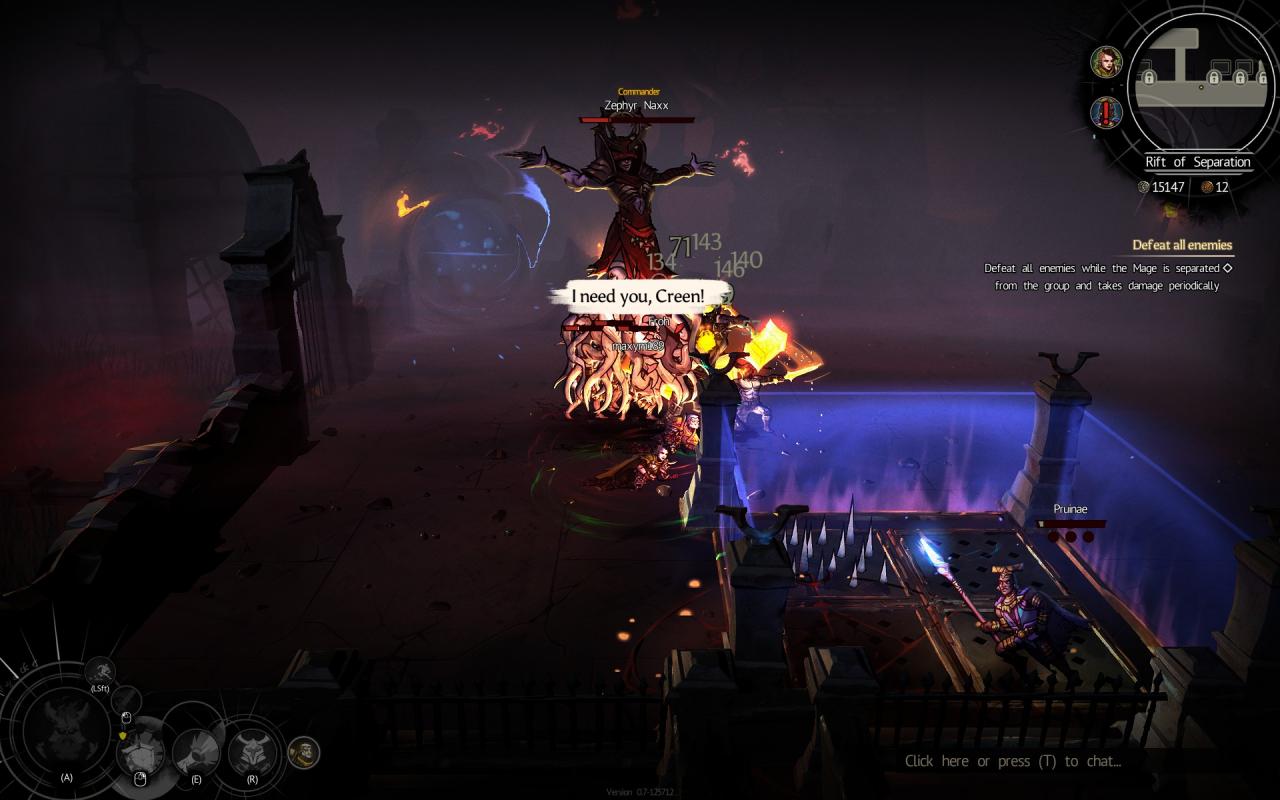1280x800 pixels.
Task: Select the female party member portrait
Action: point(1106,62)
